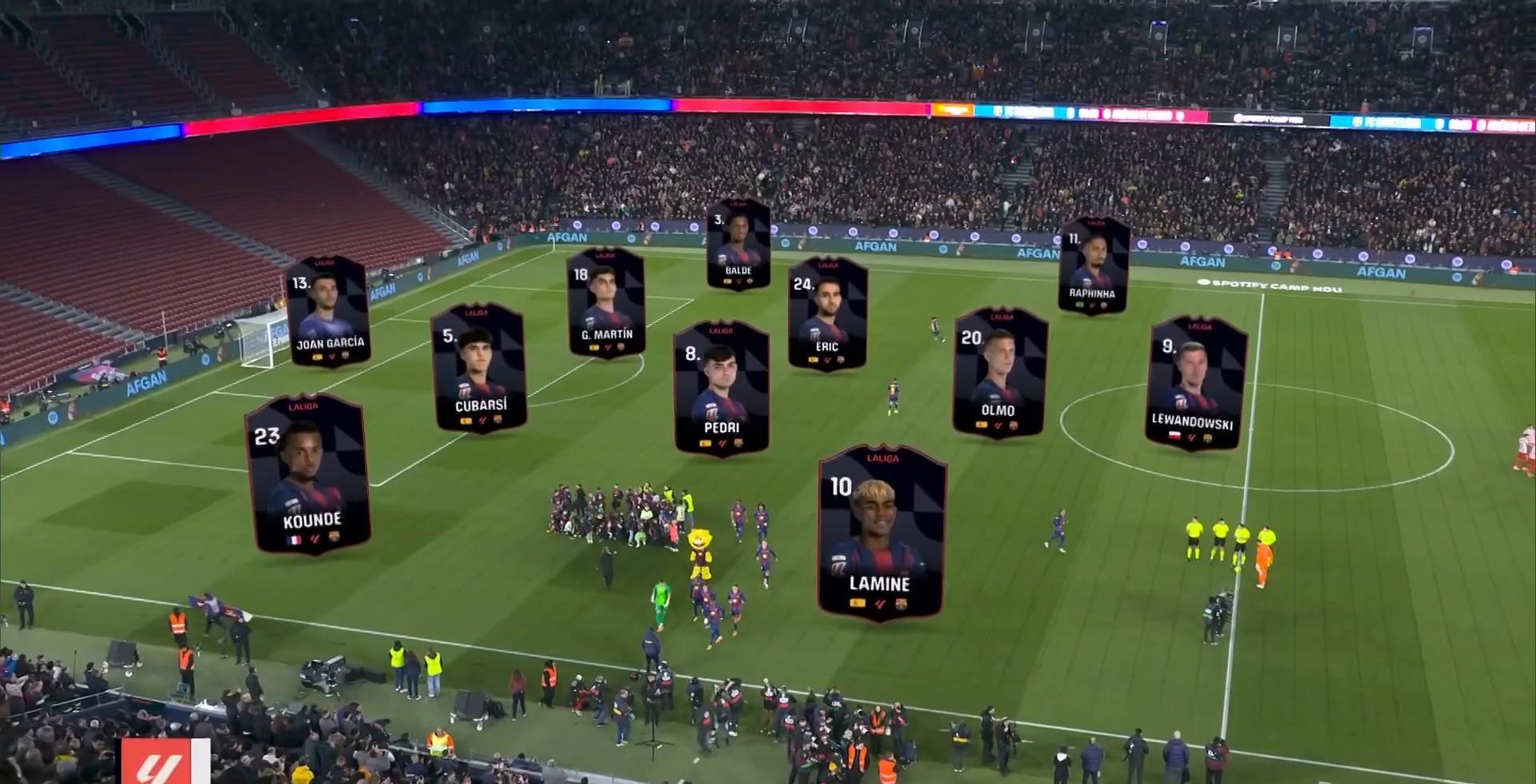Click the red LaLiga logo badge
Viewport: 1536px width, 784px height.
pos(166,762)
